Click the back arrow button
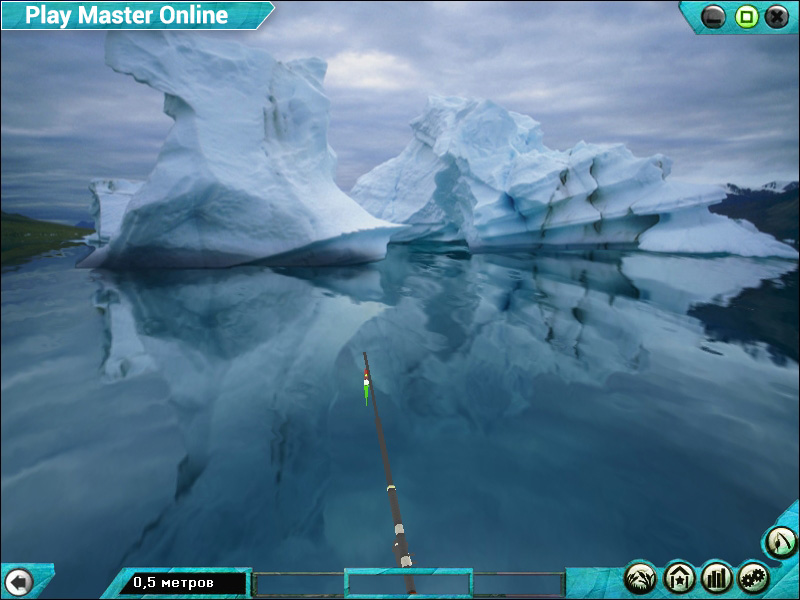This screenshot has width=800, height=600. tap(18, 581)
